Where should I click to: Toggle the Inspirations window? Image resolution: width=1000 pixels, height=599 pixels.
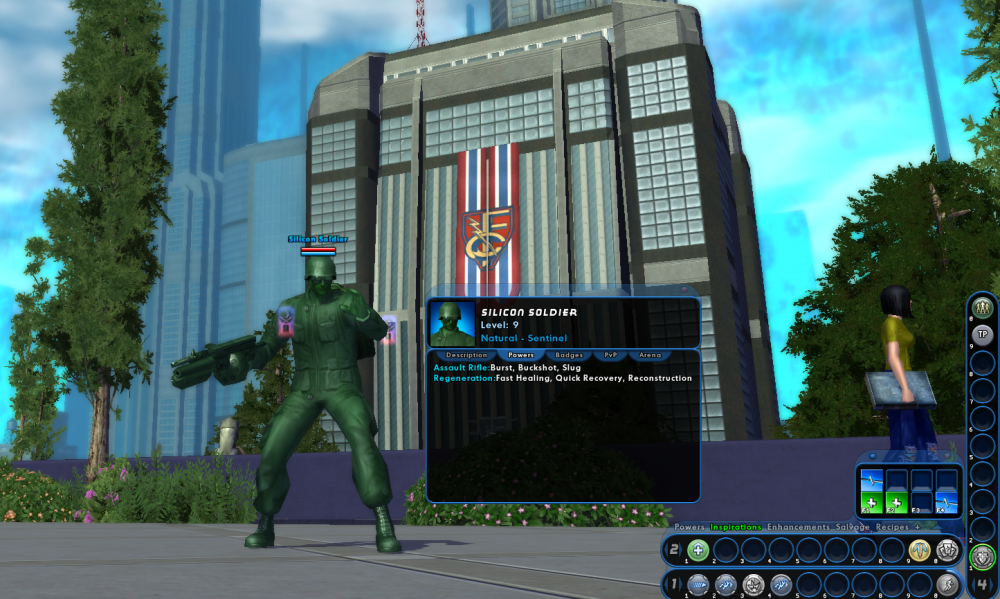point(736,527)
